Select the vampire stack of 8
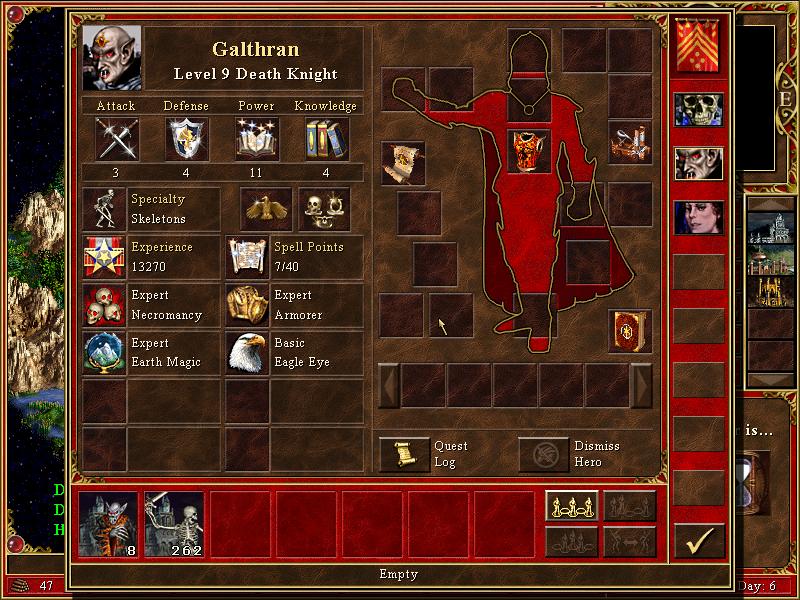 point(108,524)
